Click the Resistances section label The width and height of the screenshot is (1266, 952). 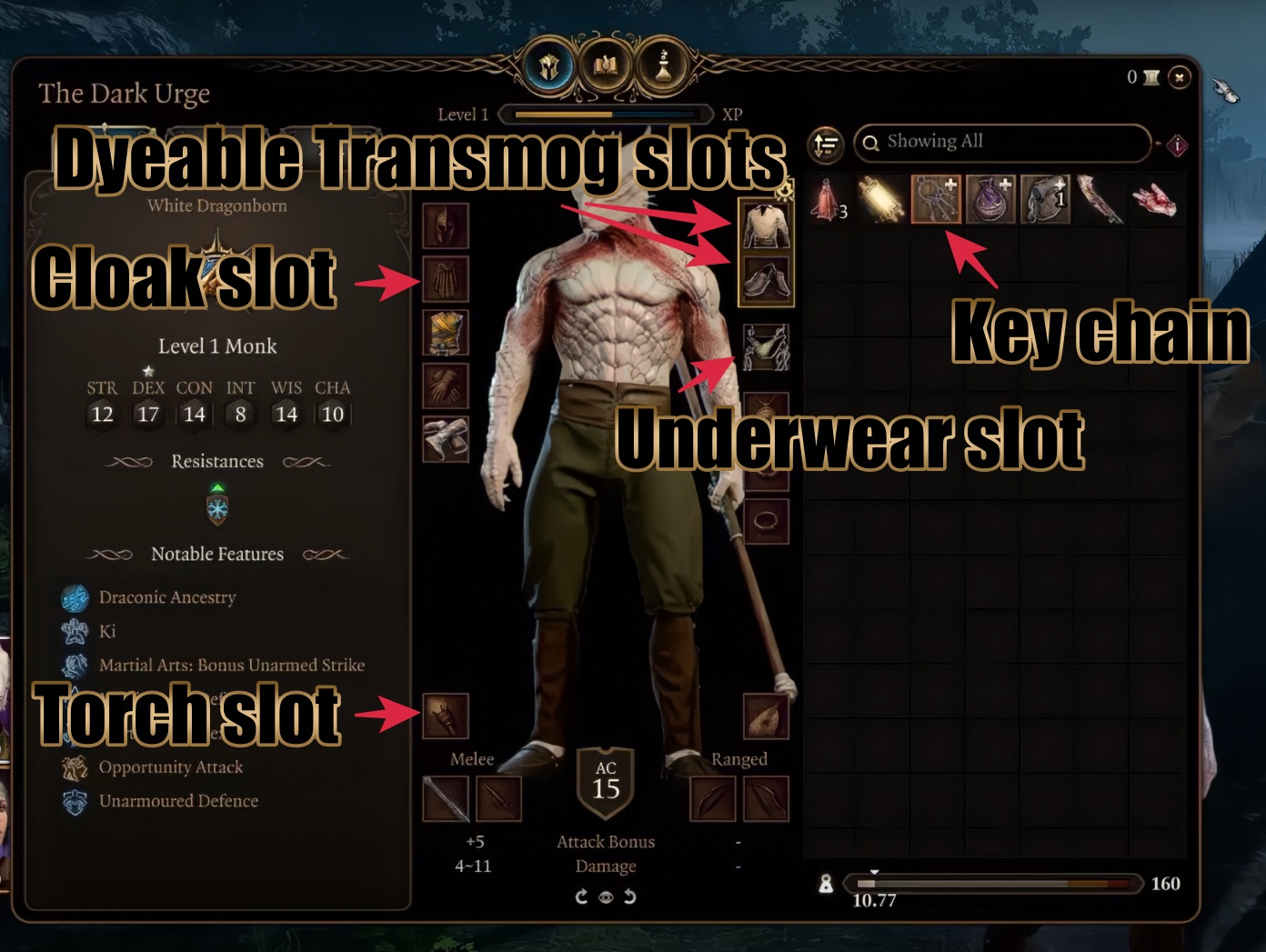point(217,461)
